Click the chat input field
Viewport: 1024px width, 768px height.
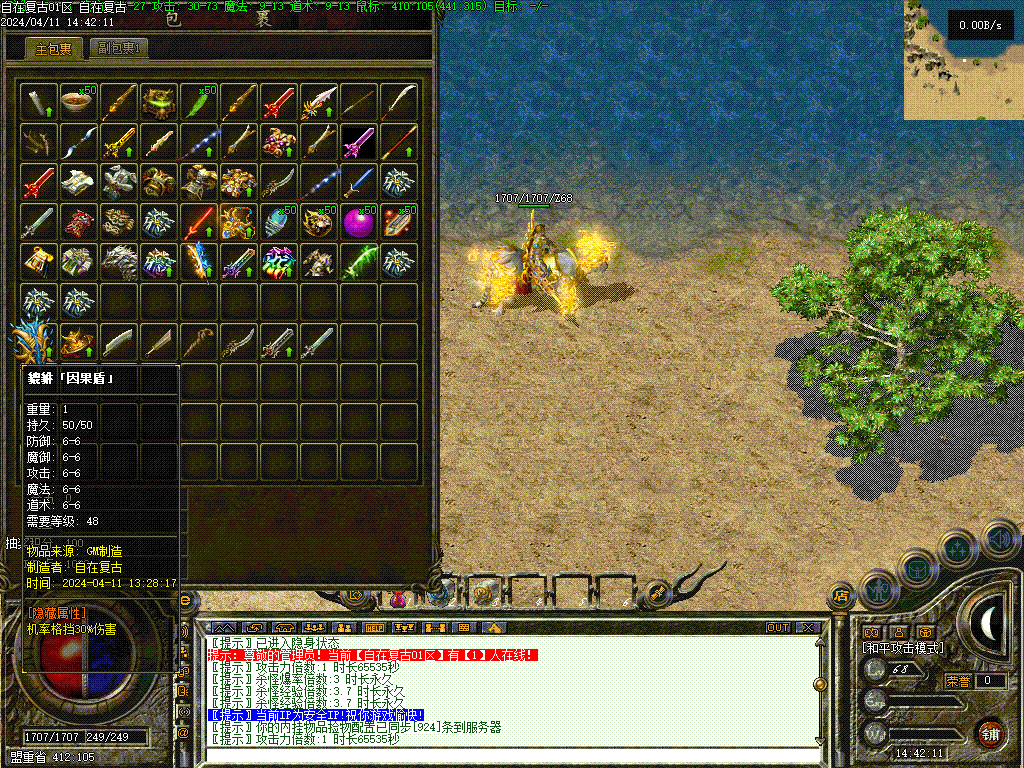500,756
